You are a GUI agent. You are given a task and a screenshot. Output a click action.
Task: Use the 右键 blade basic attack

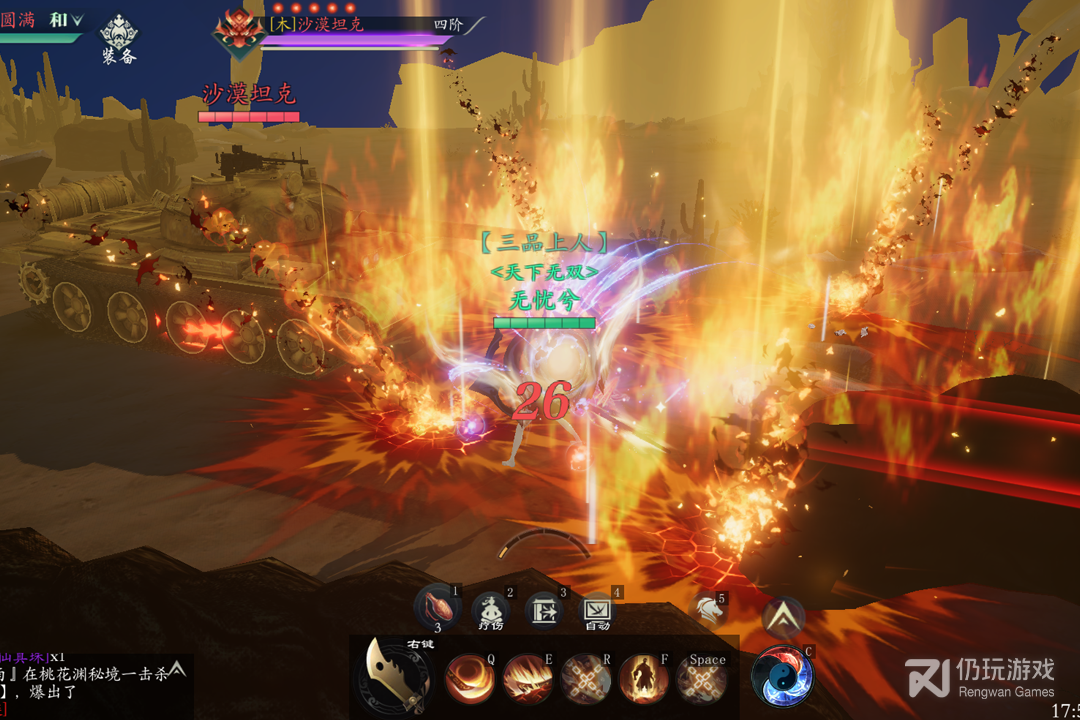point(392,675)
